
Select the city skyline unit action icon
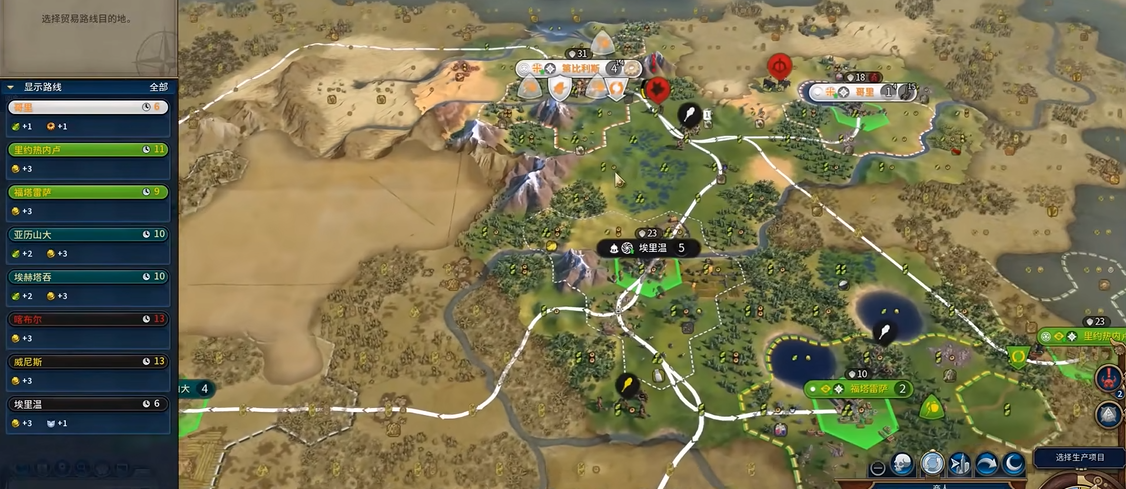958,464
